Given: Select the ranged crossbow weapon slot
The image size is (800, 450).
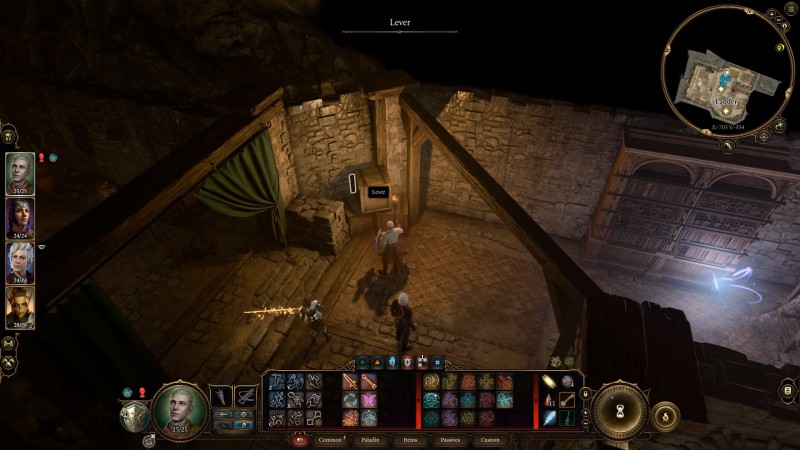Looking at the screenshot, I should (x=245, y=397).
